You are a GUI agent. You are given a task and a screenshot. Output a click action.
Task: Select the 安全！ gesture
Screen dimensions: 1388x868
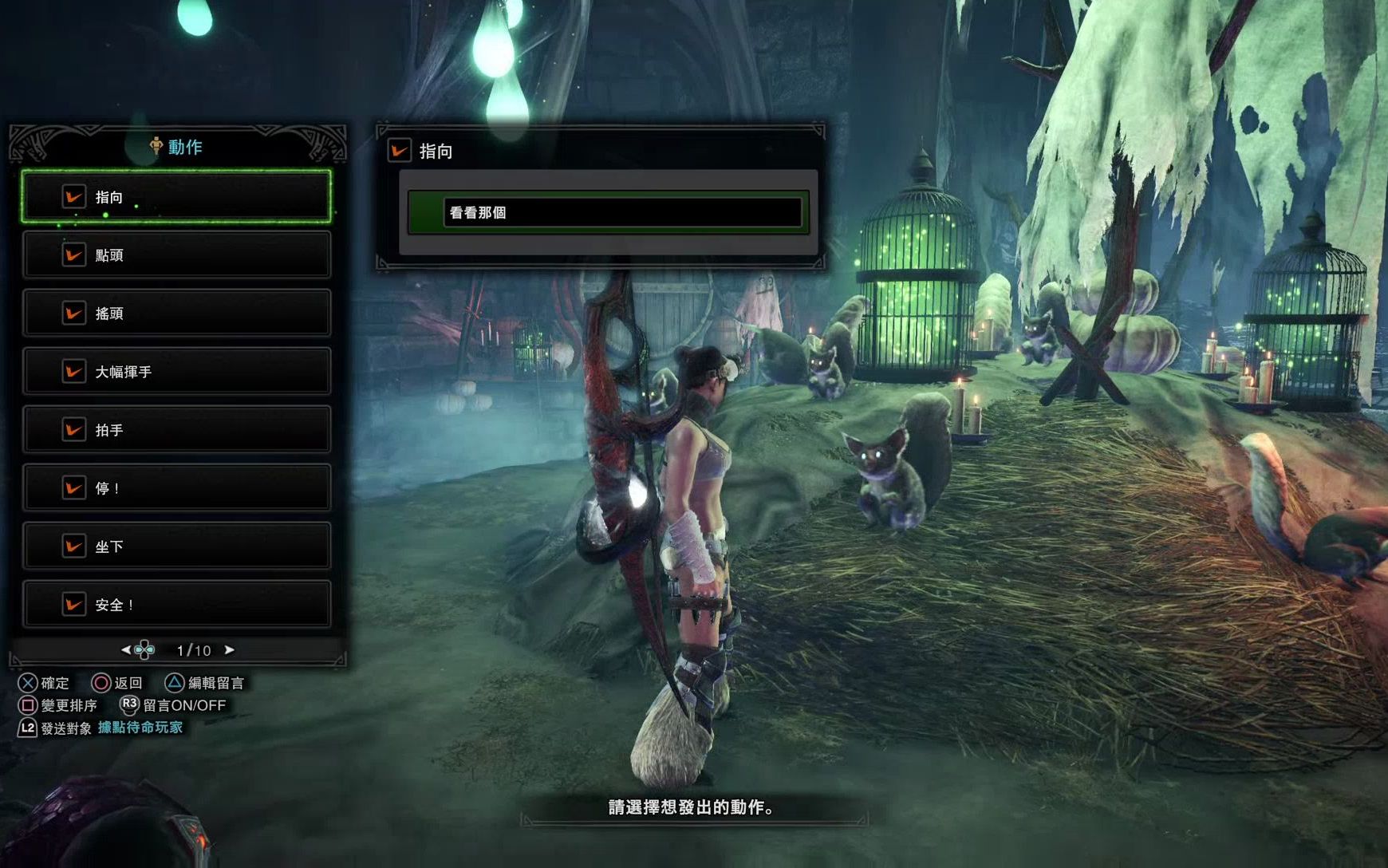click(176, 605)
